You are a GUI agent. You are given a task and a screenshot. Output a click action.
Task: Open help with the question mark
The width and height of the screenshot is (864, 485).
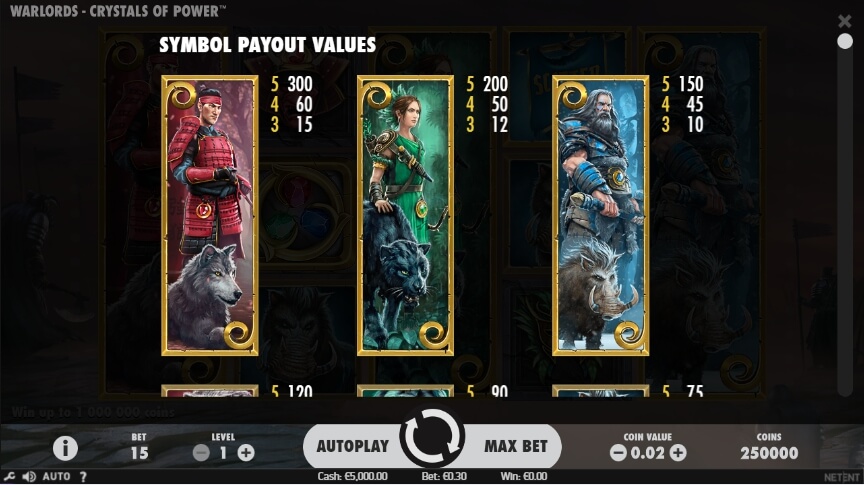click(83, 477)
